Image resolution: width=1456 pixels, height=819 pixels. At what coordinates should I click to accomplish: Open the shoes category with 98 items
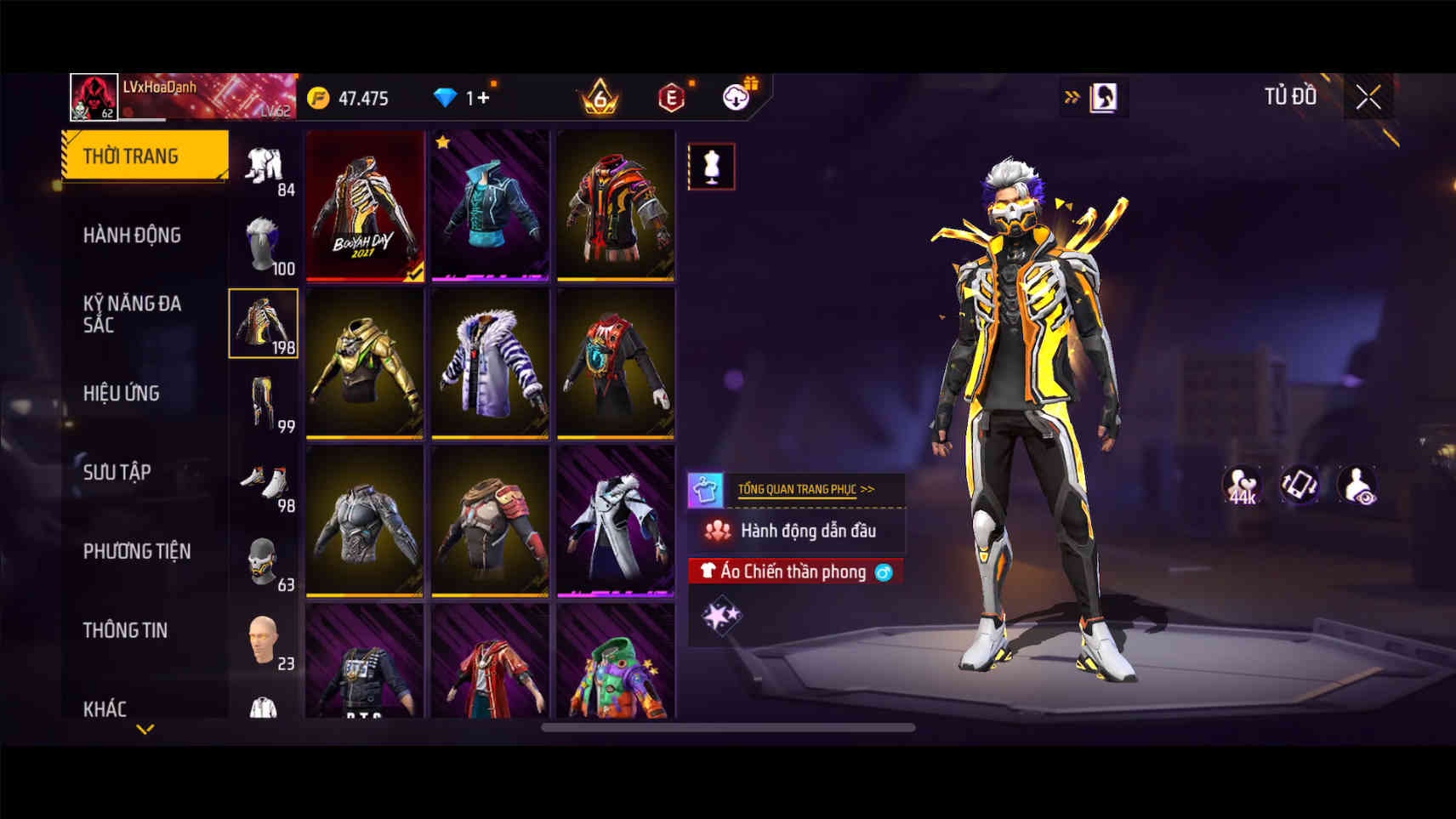point(264,482)
